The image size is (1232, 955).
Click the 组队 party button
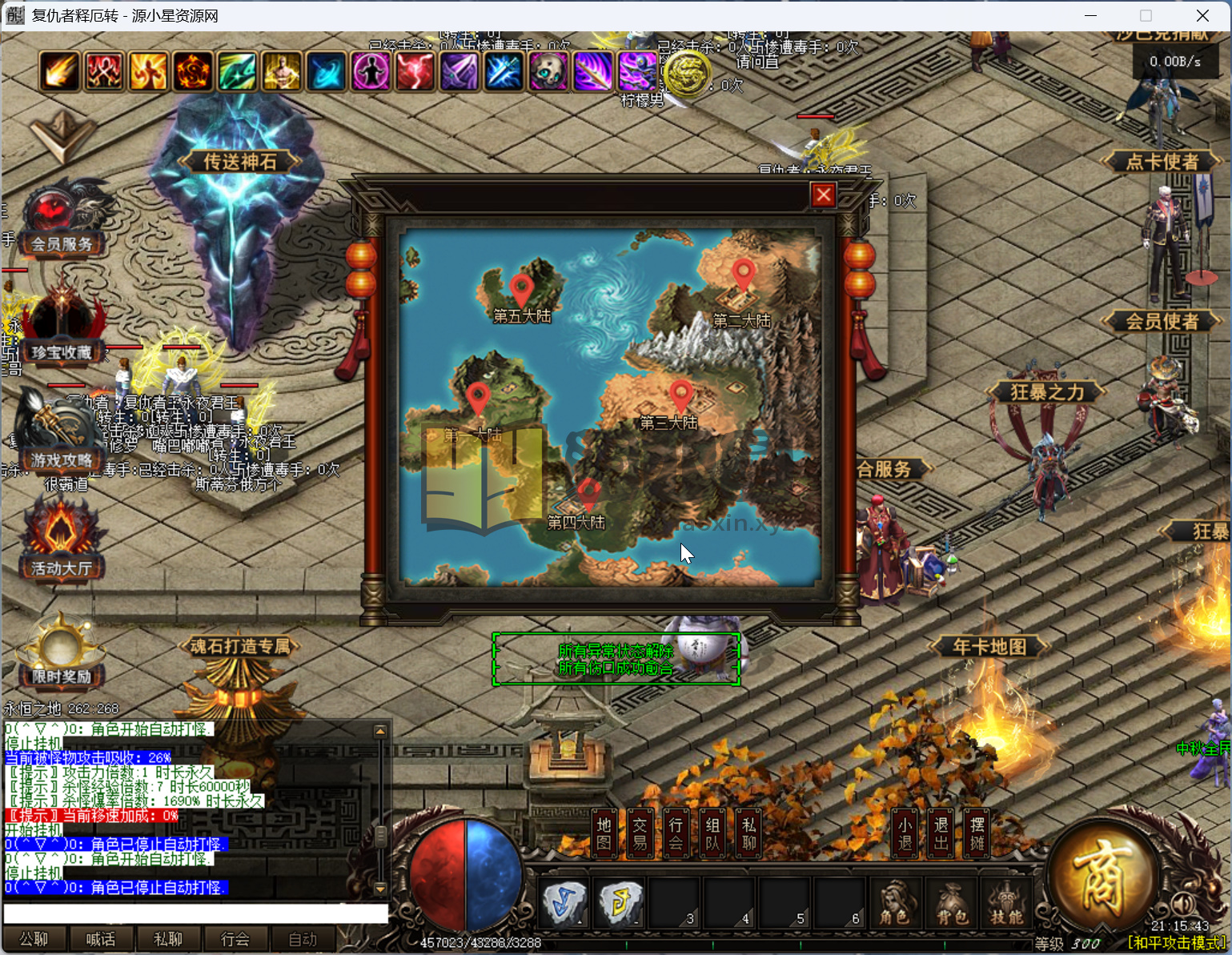[x=712, y=833]
